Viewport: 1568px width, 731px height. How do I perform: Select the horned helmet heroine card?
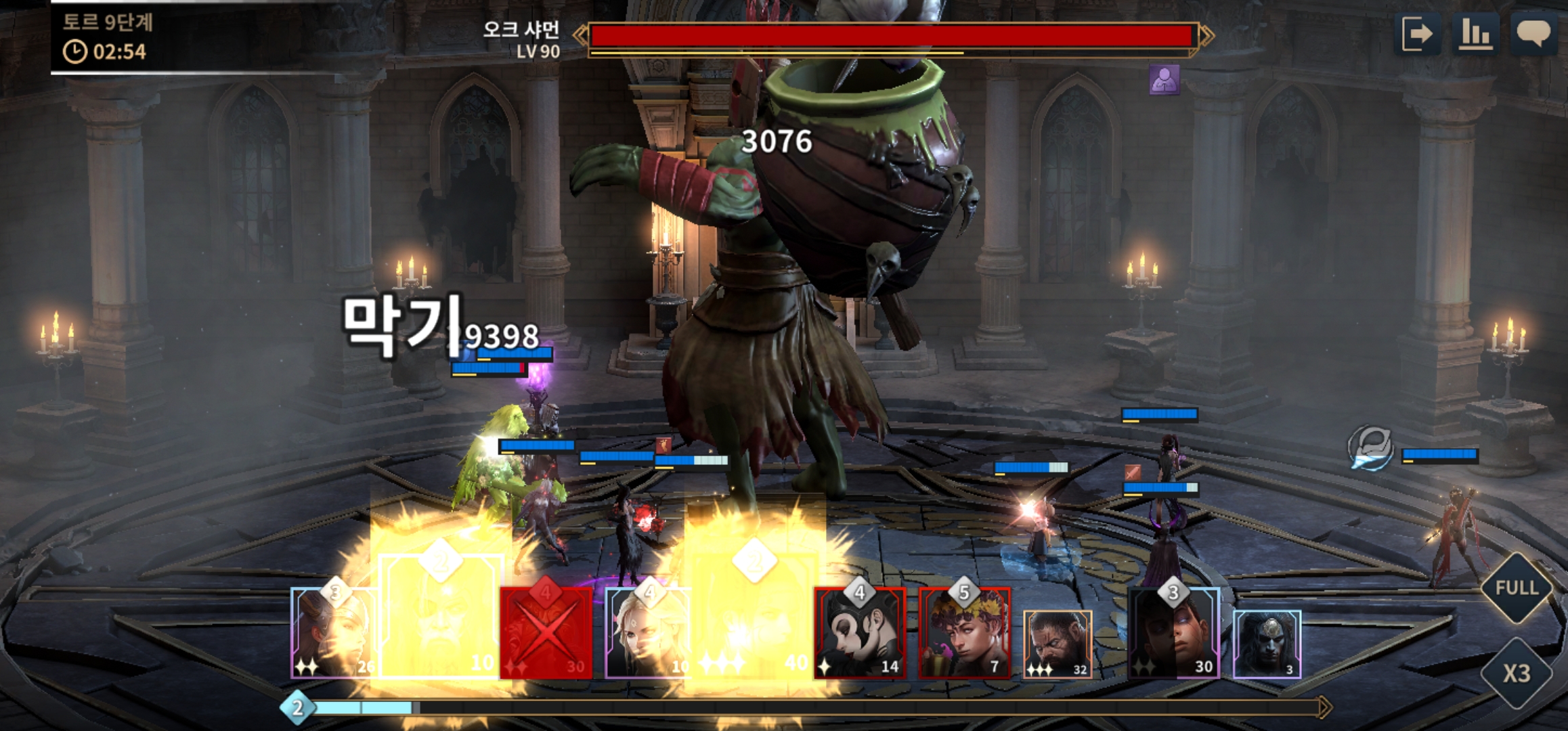[x=333, y=633]
